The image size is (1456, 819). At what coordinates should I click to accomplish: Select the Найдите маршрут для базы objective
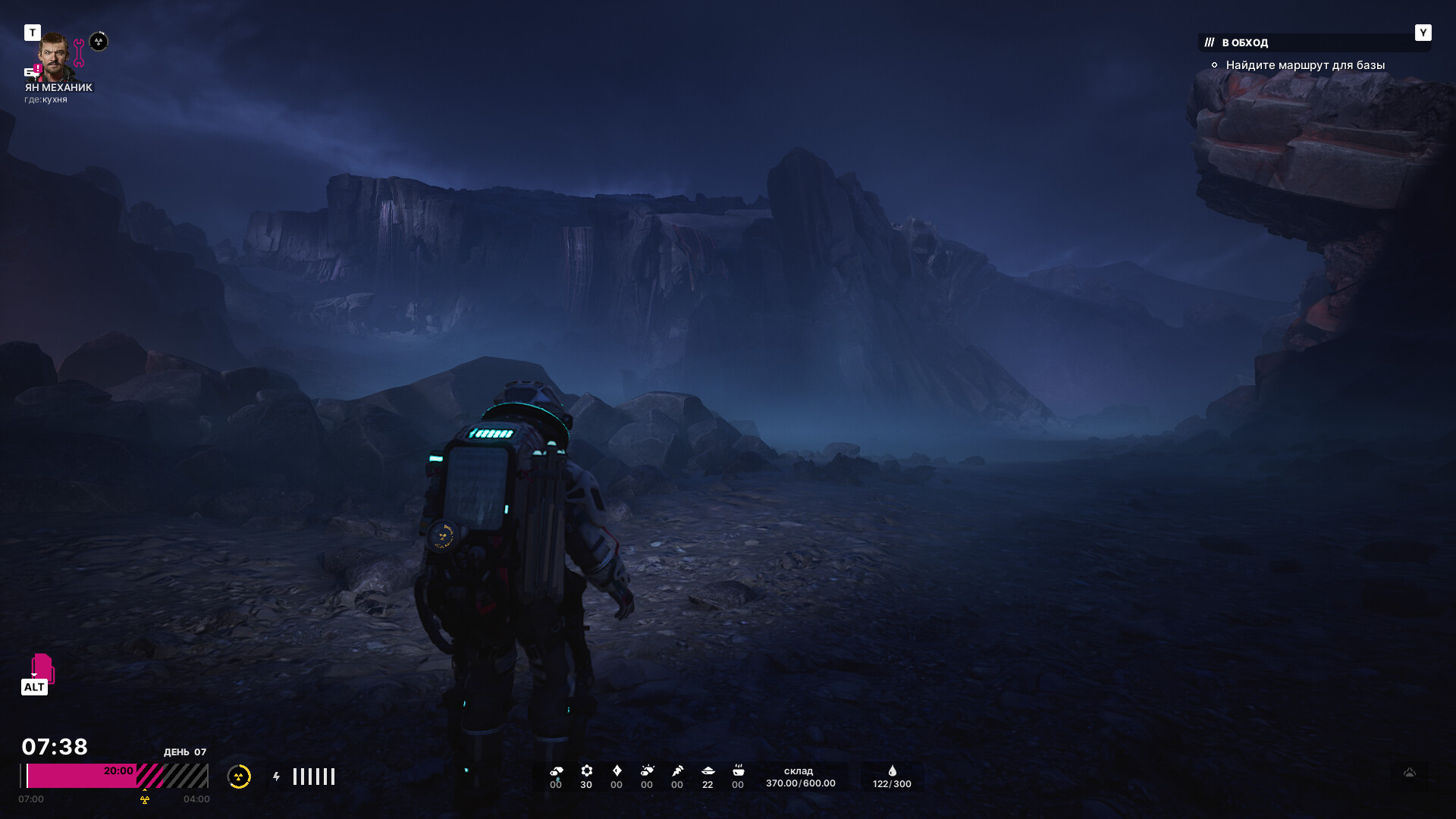[1304, 65]
